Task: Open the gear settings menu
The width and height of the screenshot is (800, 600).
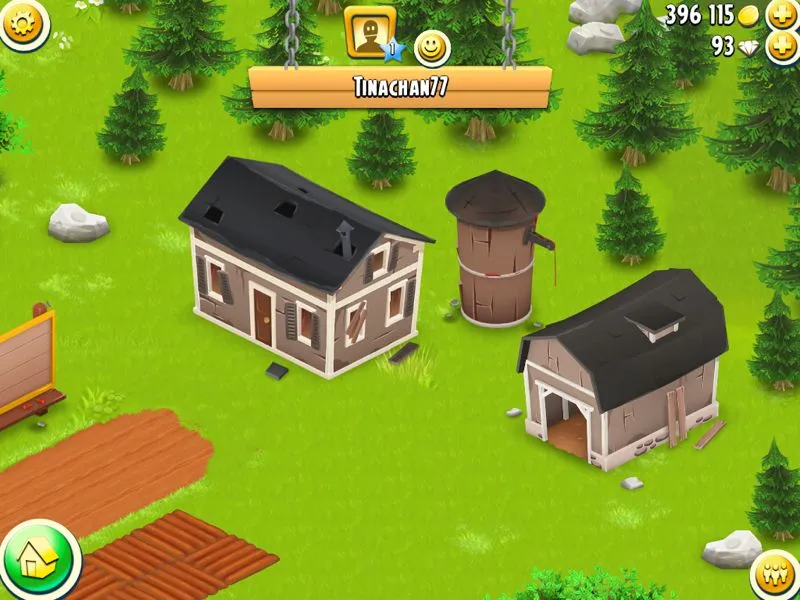Action: [x=22, y=21]
